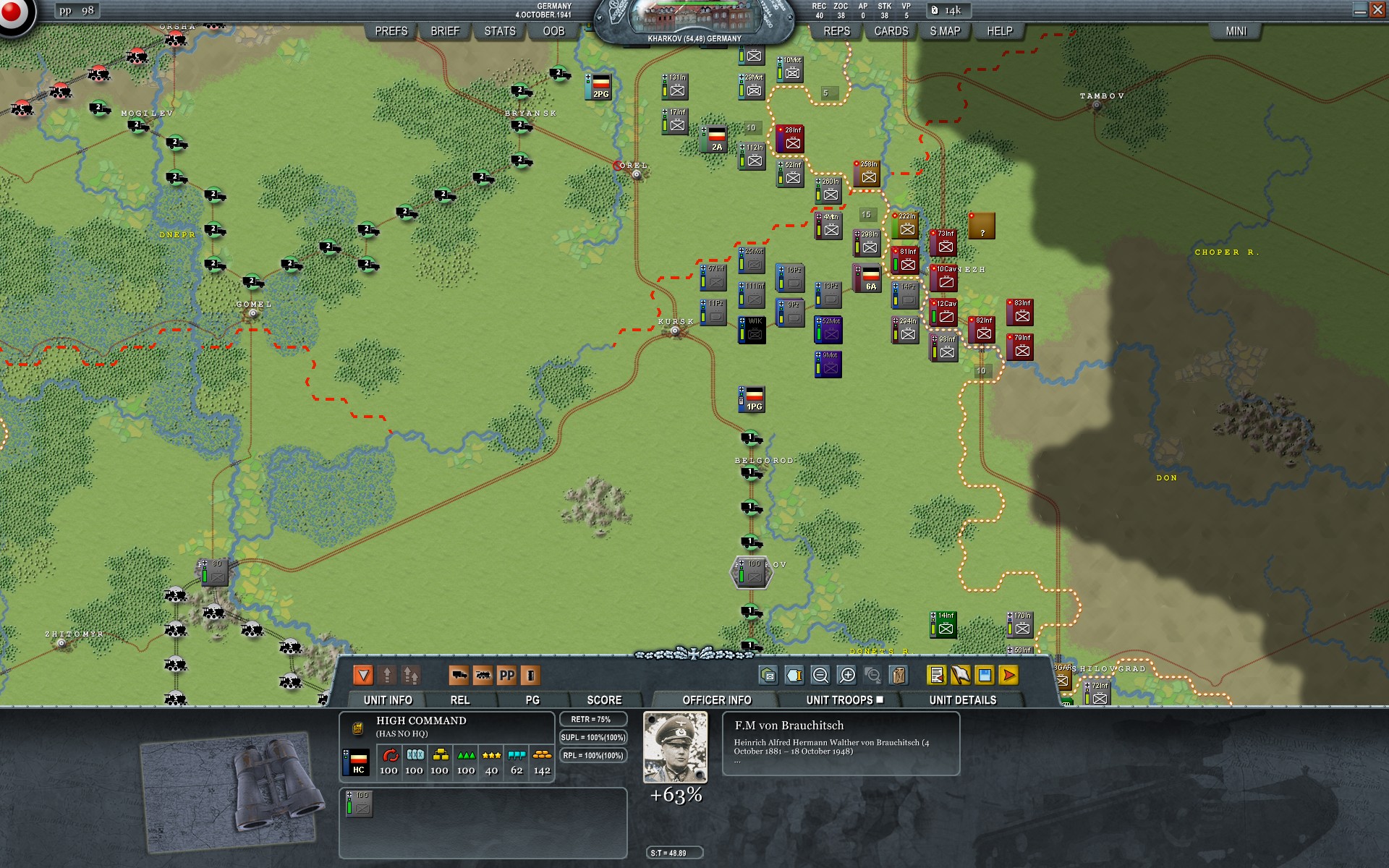The height and width of the screenshot is (868, 1389).
Task: Open the S.MAP strategic map view
Action: pos(944,31)
